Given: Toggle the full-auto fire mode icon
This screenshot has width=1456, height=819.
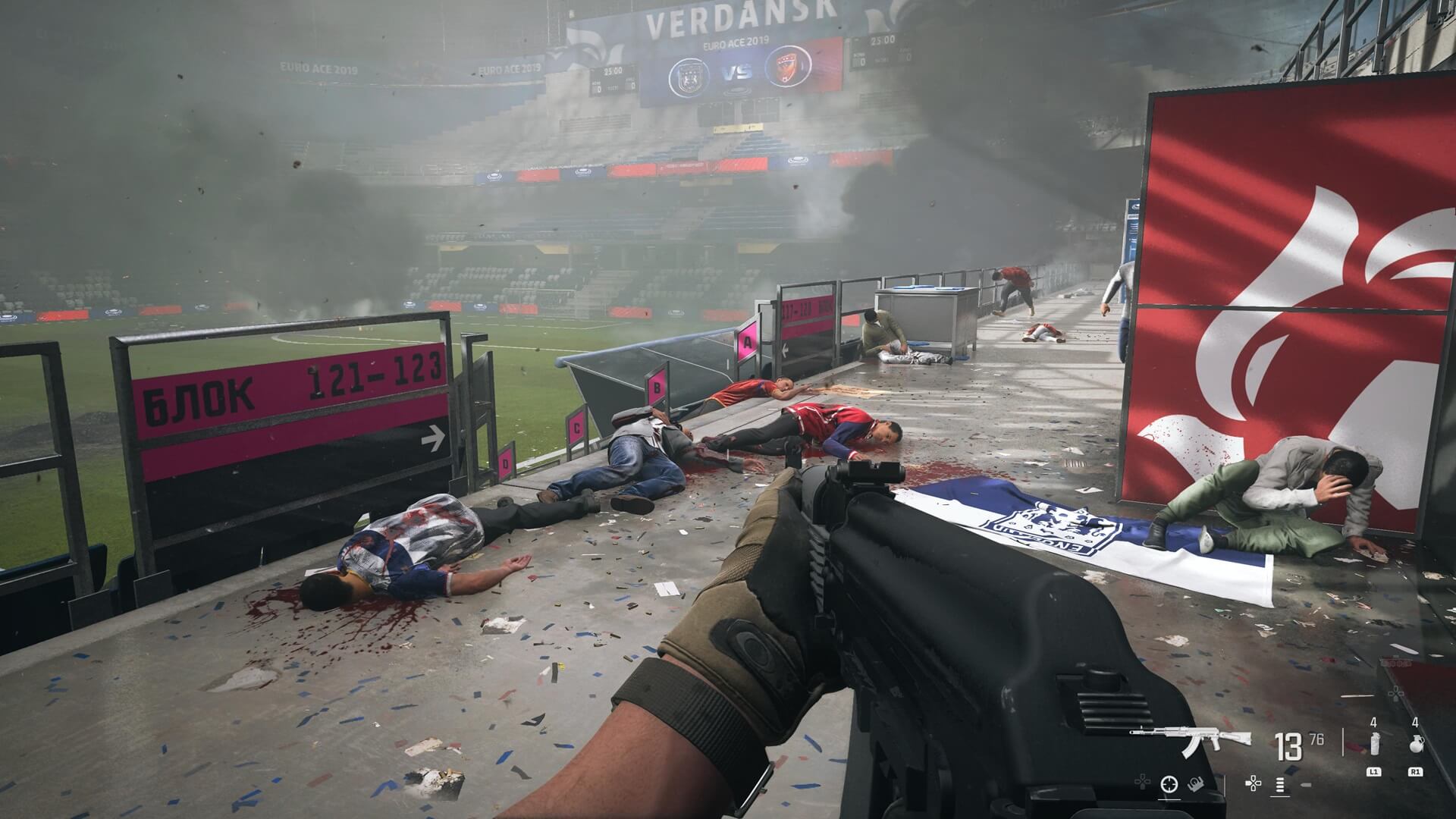Looking at the screenshot, I should click(x=1282, y=784).
